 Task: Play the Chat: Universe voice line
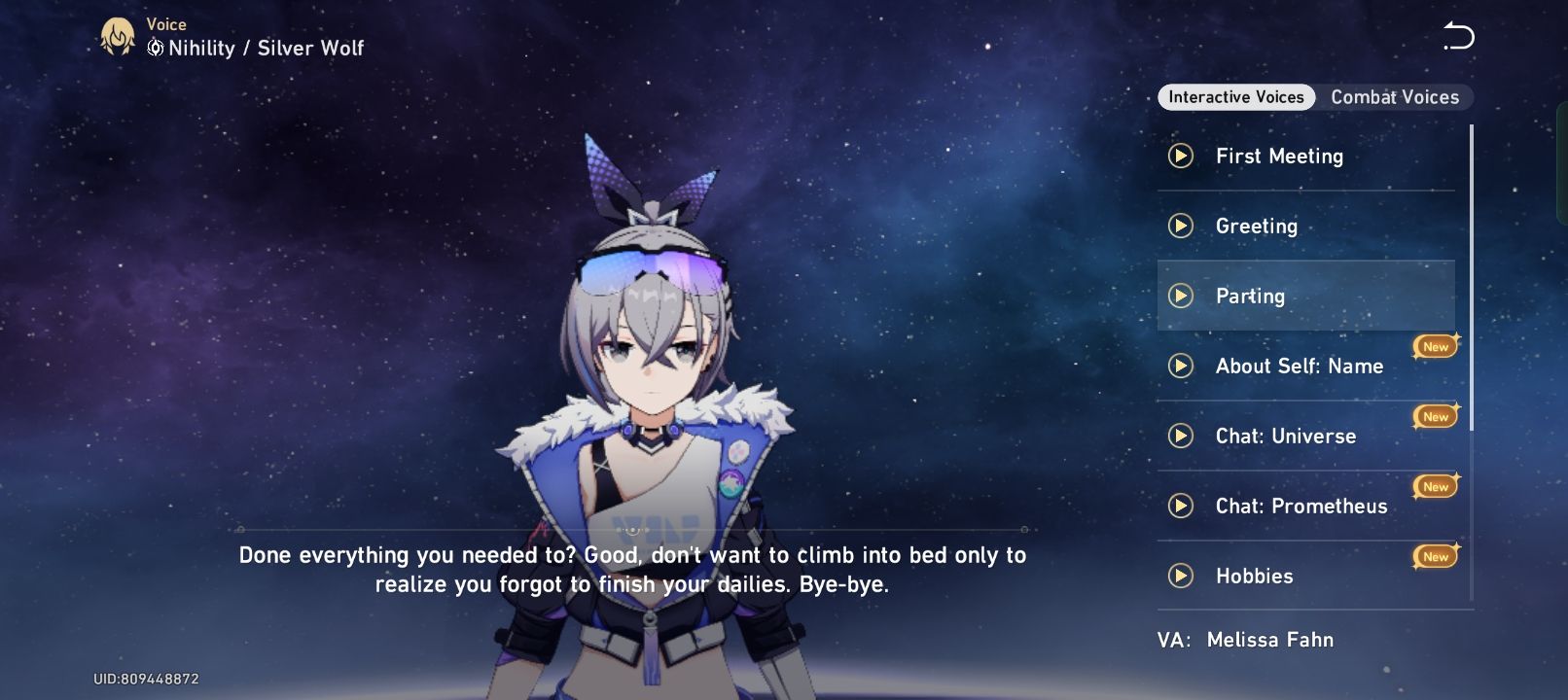(1180, 437)
